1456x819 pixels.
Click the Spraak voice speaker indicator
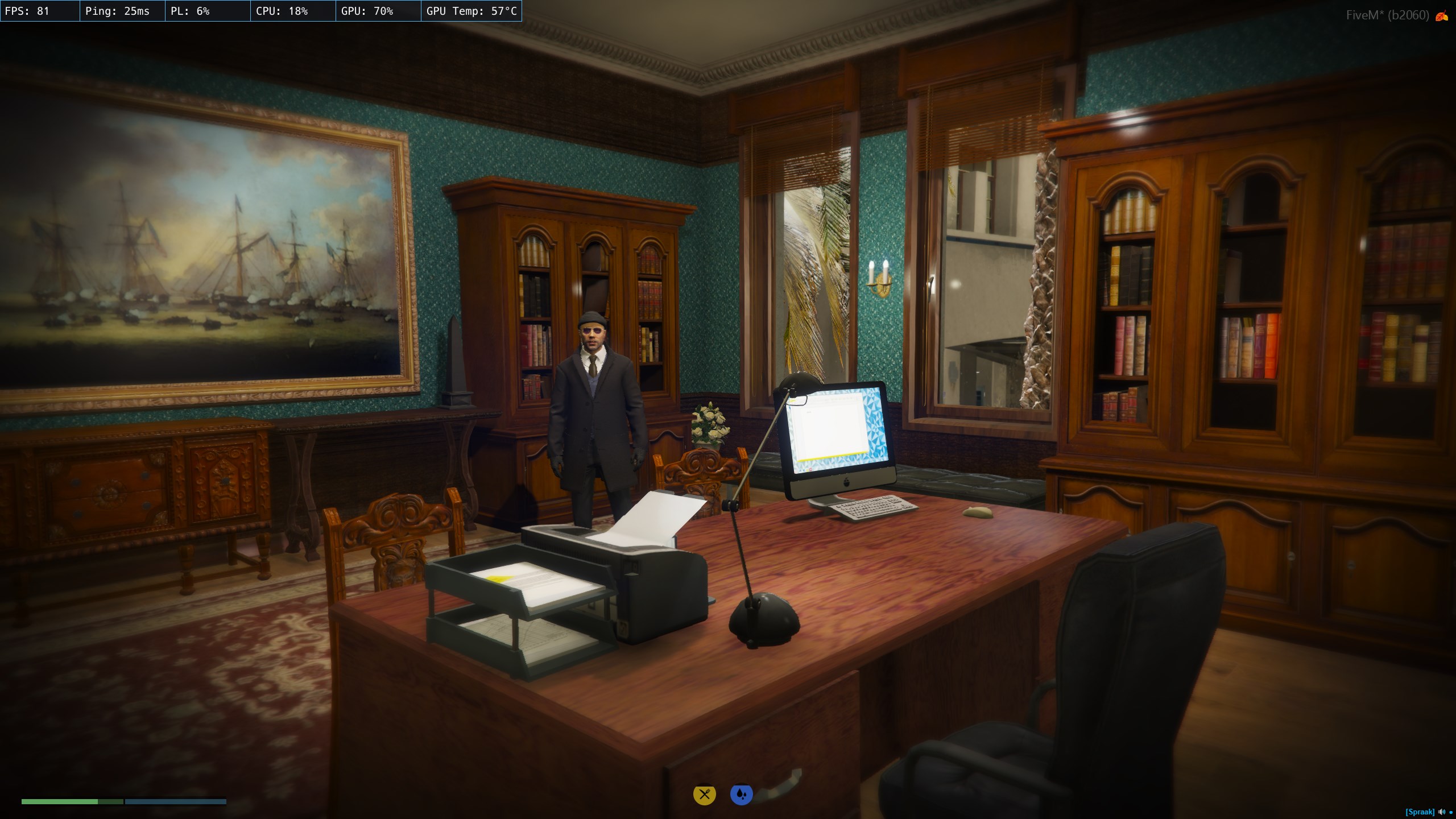click(1441, 812)
